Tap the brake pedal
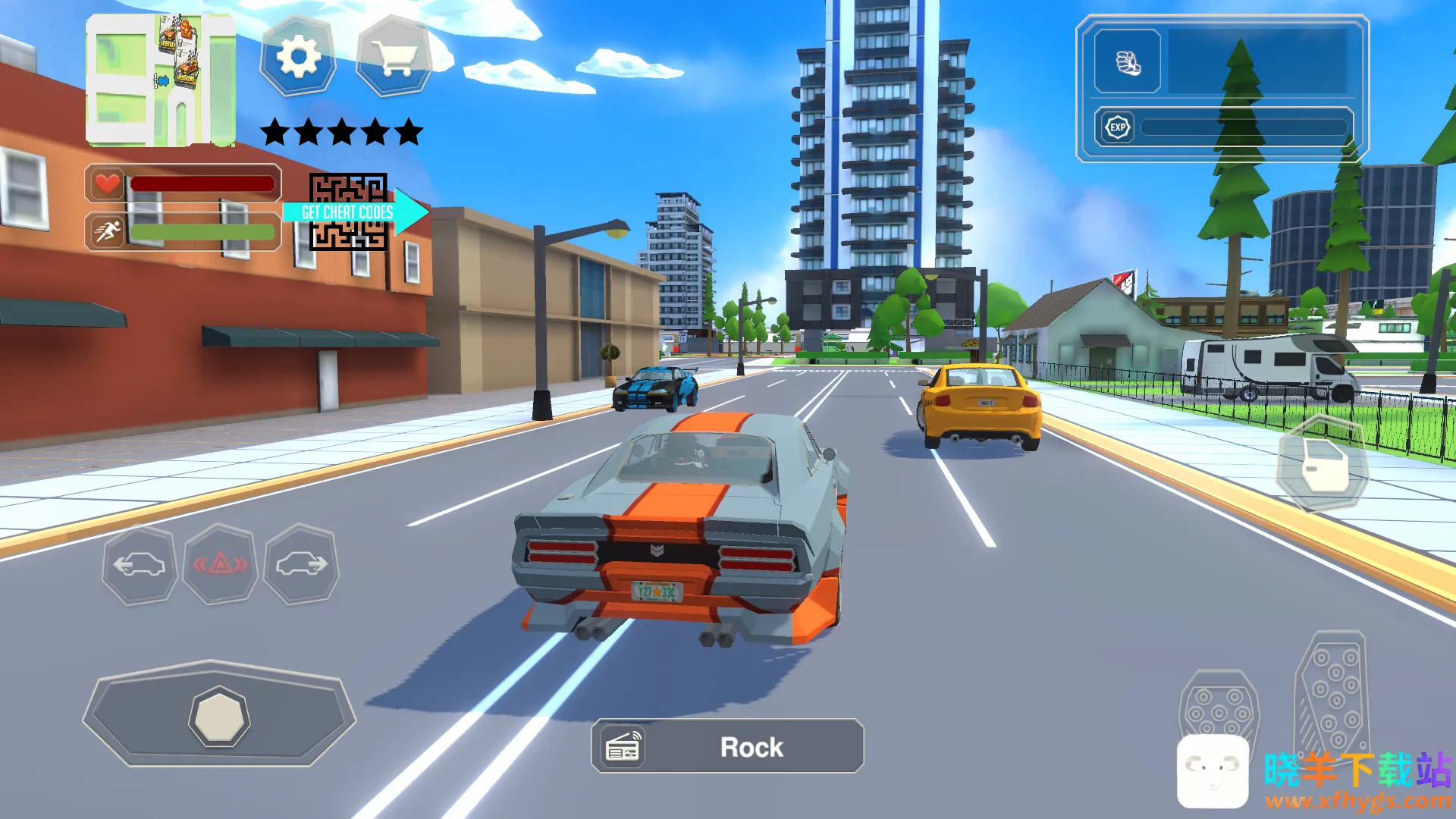This screenshot has width=1456, height=819. (1219, 709)
